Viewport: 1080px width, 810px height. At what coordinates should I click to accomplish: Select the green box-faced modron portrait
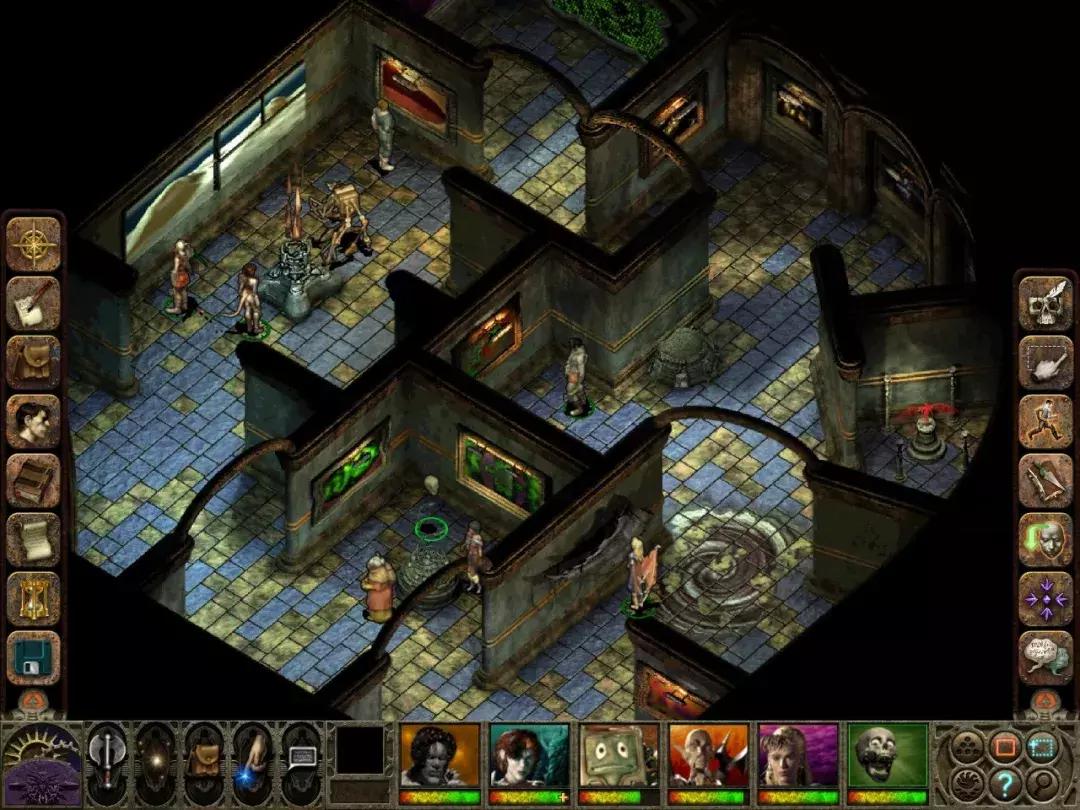click(618, 755)
